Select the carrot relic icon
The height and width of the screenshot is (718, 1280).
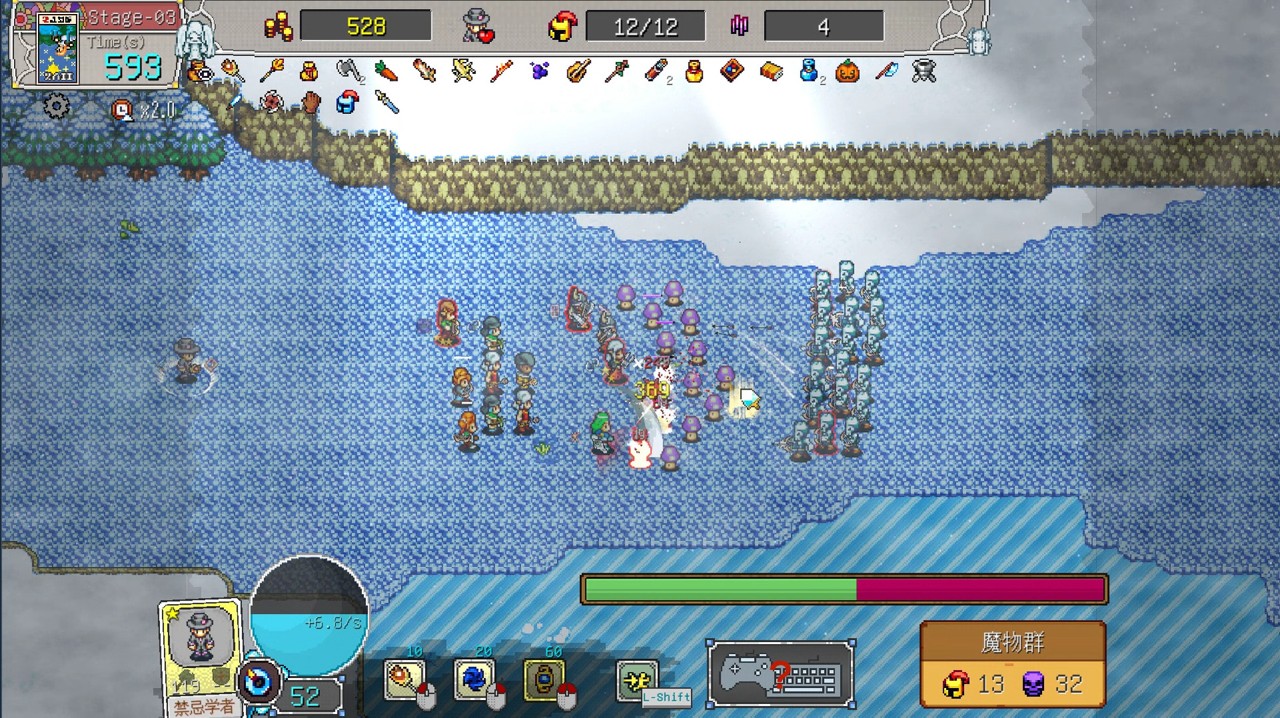[x=386, y=71]
